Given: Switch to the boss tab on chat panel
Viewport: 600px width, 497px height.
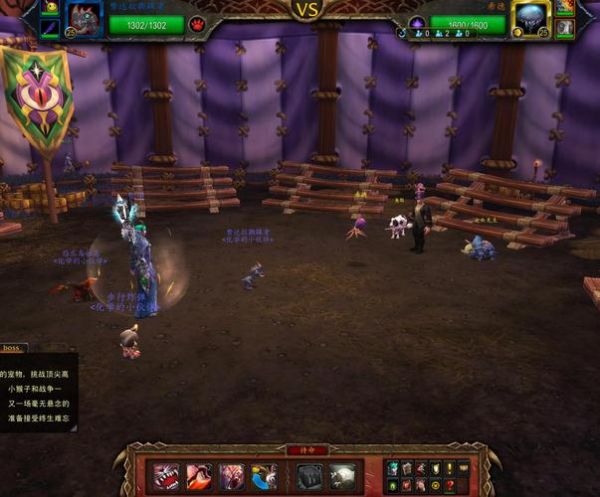Looking at the screenshot, I should 12,348.
